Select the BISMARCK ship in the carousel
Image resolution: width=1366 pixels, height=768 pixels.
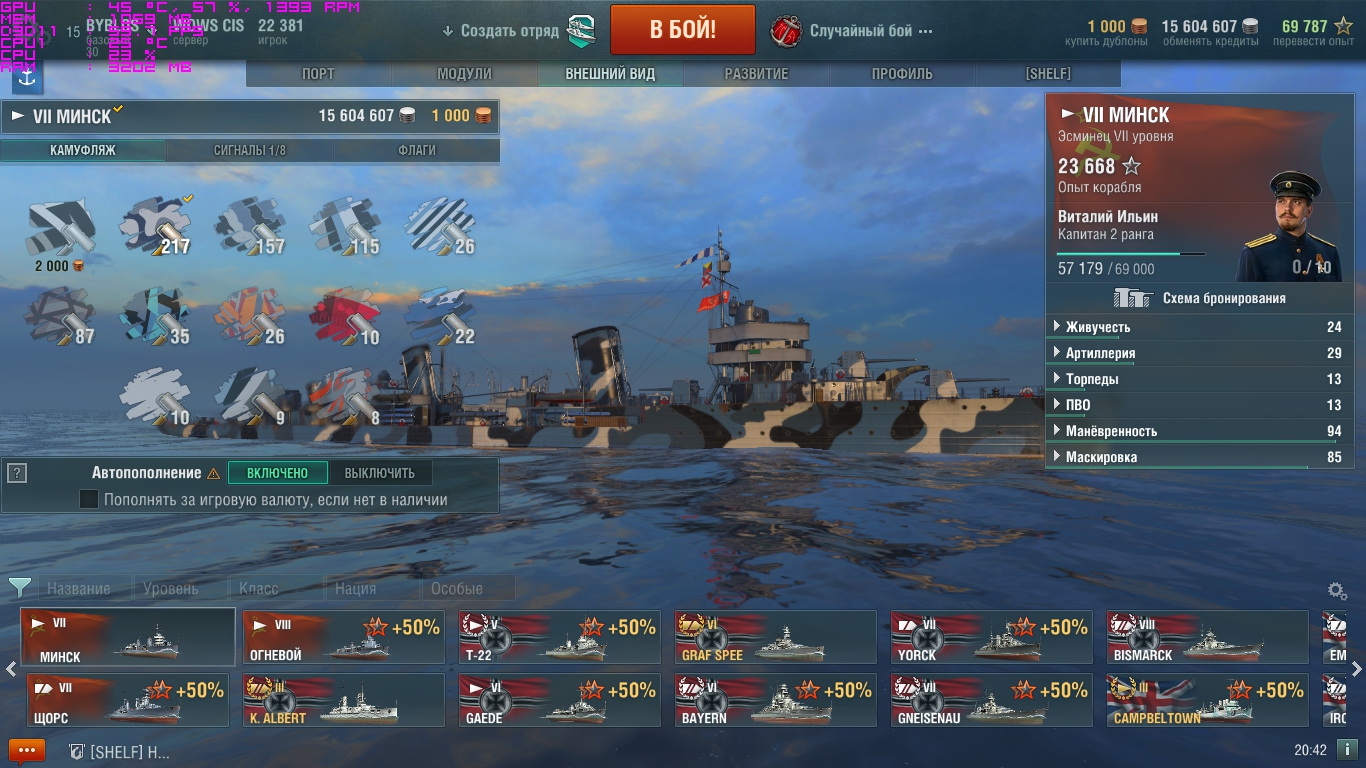click(1207, 637)
